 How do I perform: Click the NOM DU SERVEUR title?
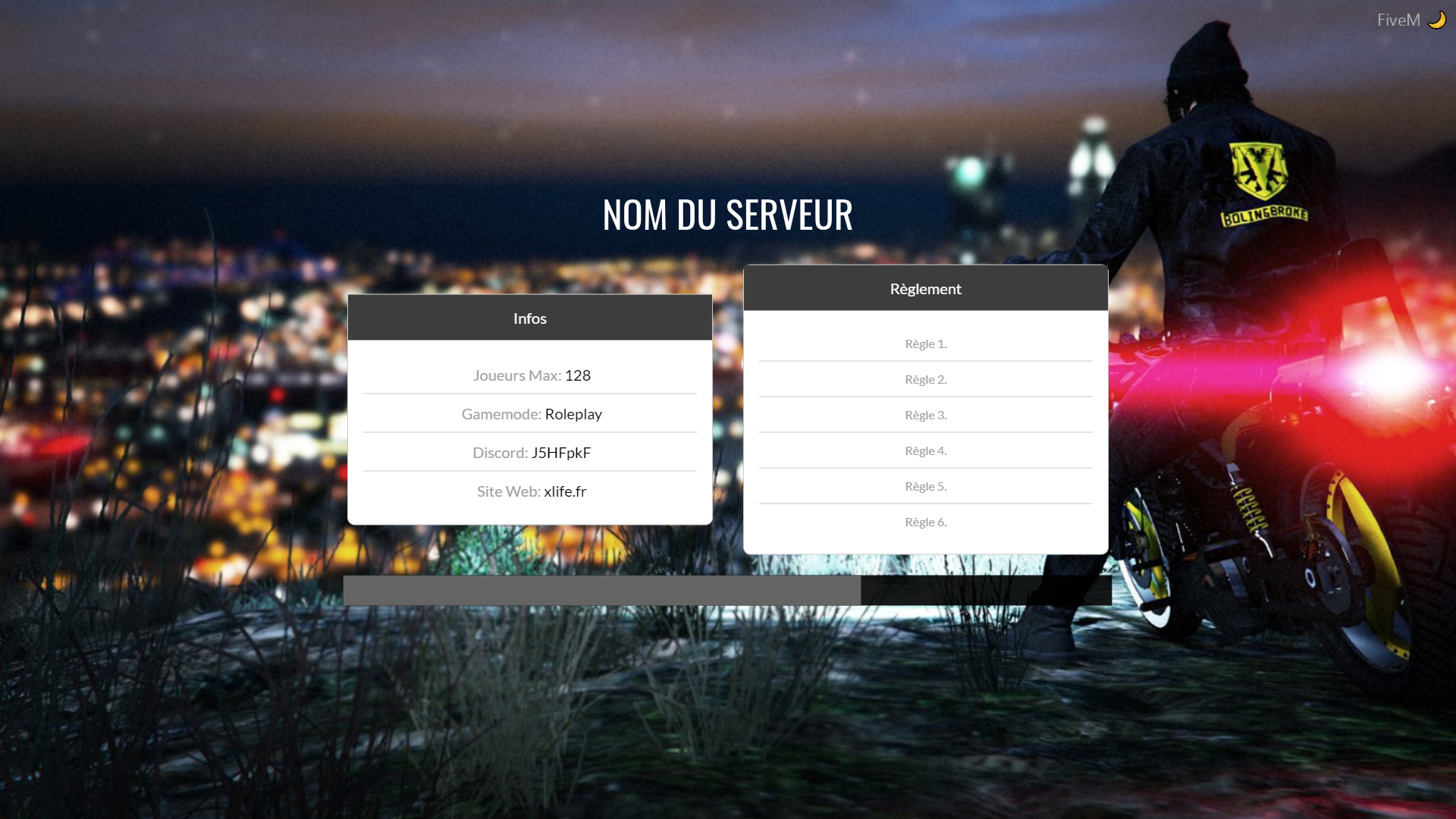point(728,215)
